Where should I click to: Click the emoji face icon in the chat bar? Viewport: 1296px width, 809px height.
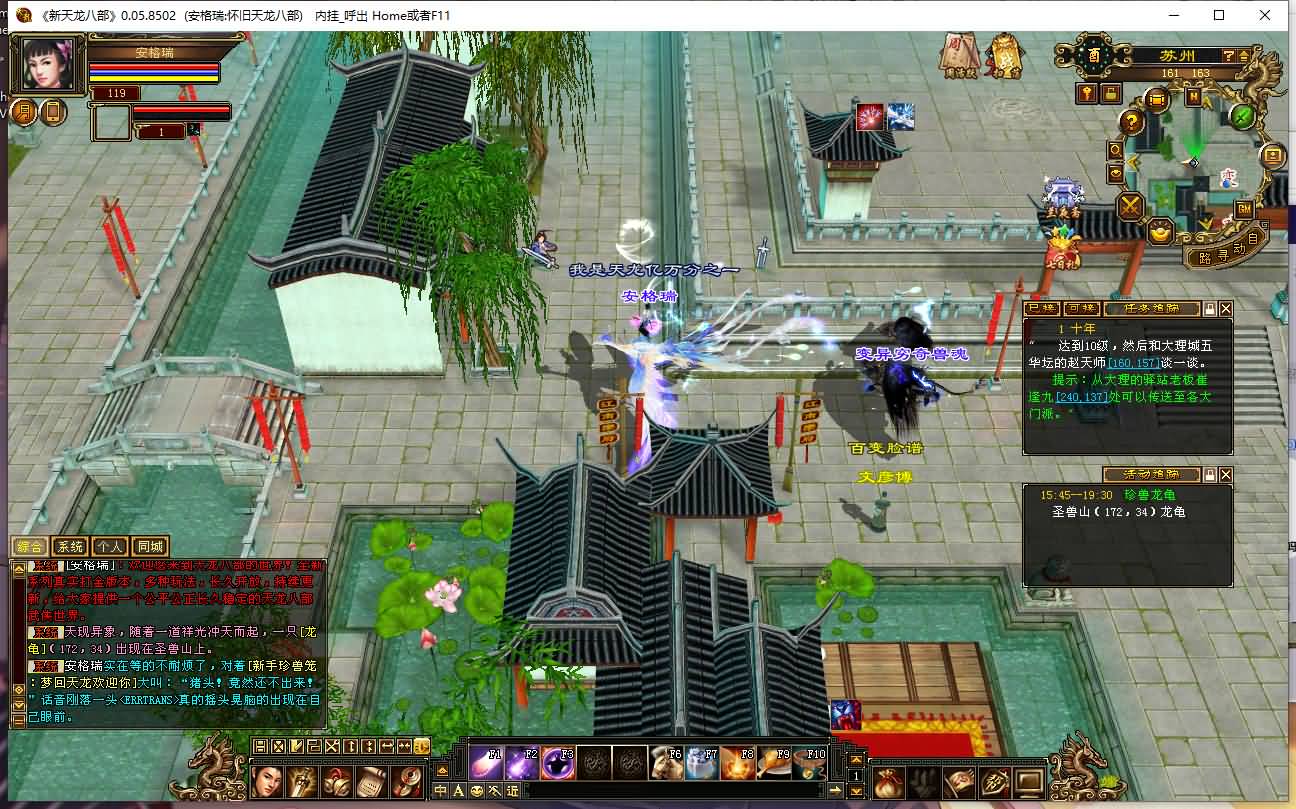pos(476,790)
